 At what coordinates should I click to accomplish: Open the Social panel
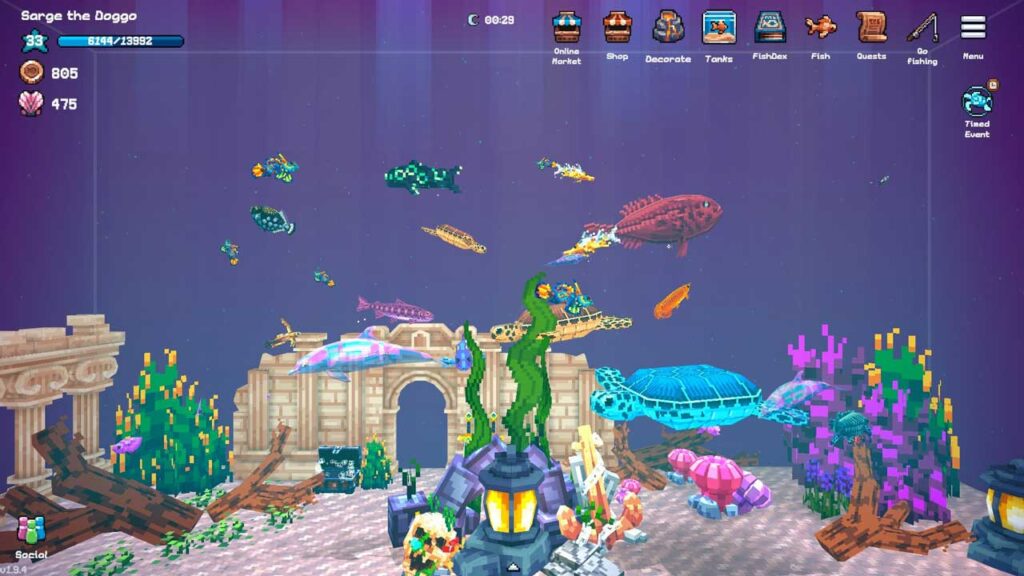tap(31, 532)
